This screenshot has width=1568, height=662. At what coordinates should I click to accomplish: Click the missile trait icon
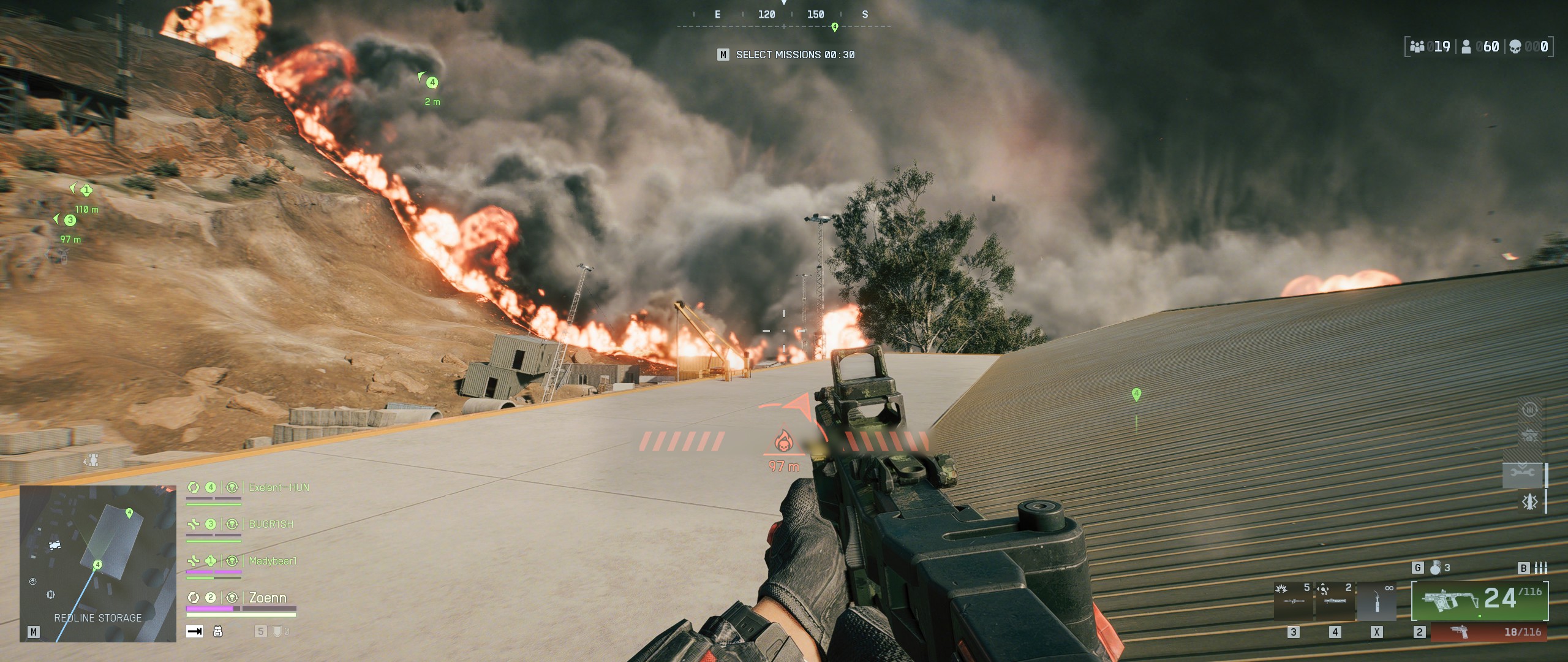click(1529, 503)
